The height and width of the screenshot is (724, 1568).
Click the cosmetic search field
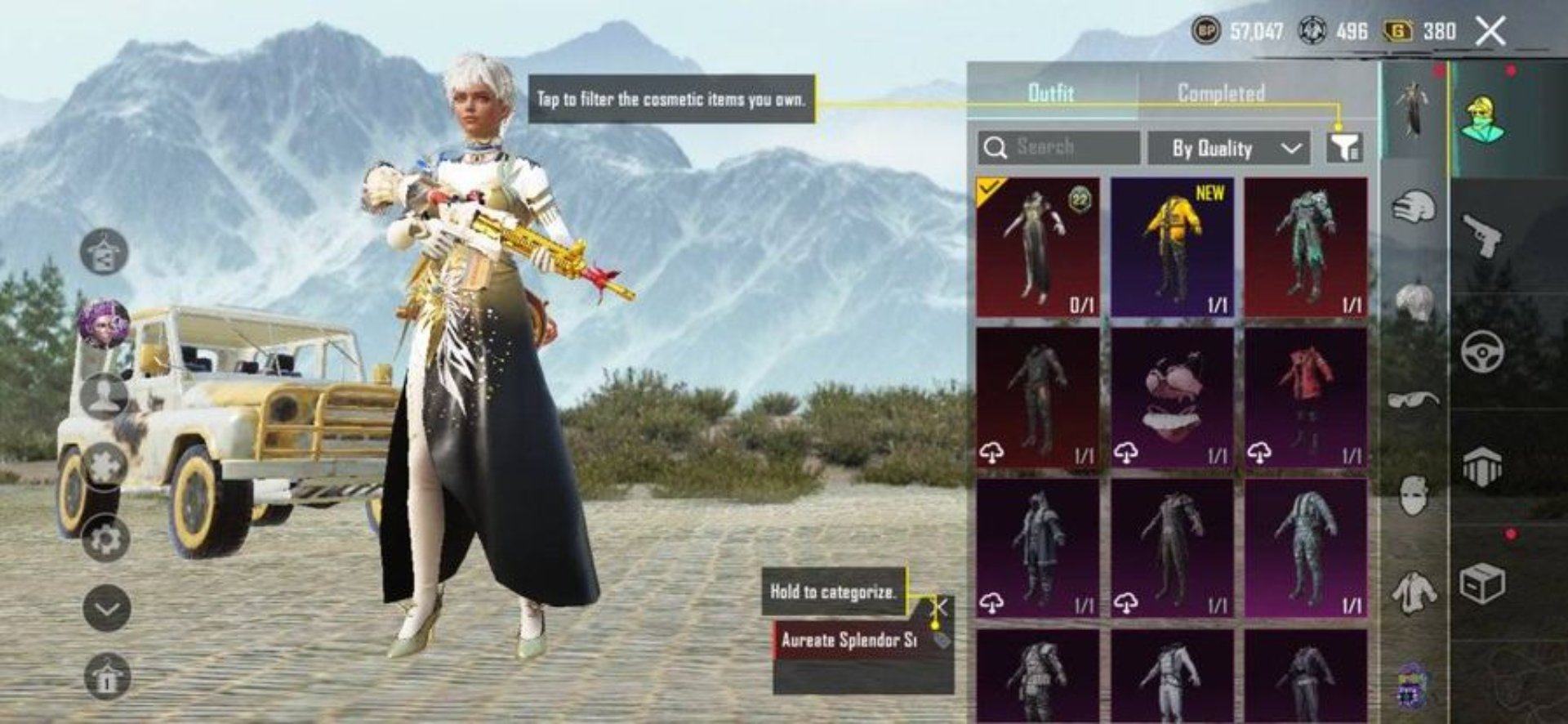(x=1060, y=148)
